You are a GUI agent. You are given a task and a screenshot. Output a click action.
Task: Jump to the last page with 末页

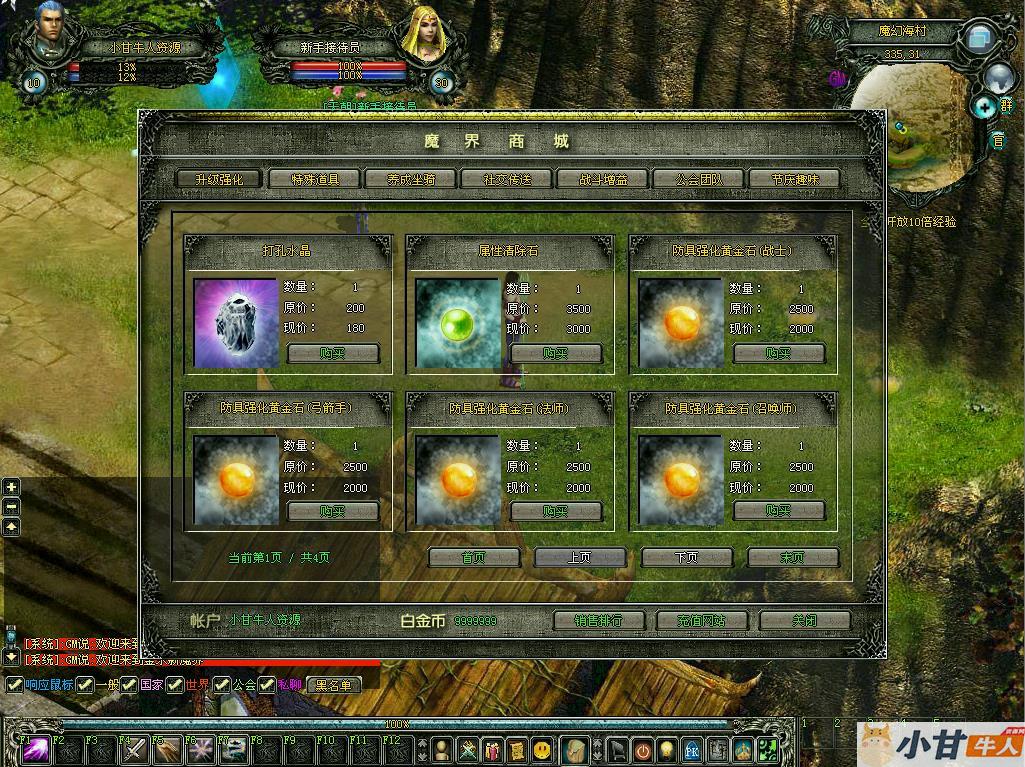click(792, 557)
